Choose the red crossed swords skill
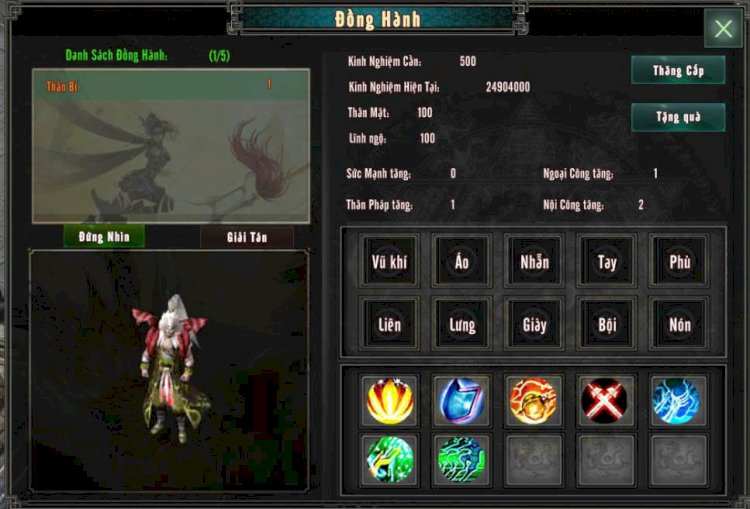 [x=605, y=400]
